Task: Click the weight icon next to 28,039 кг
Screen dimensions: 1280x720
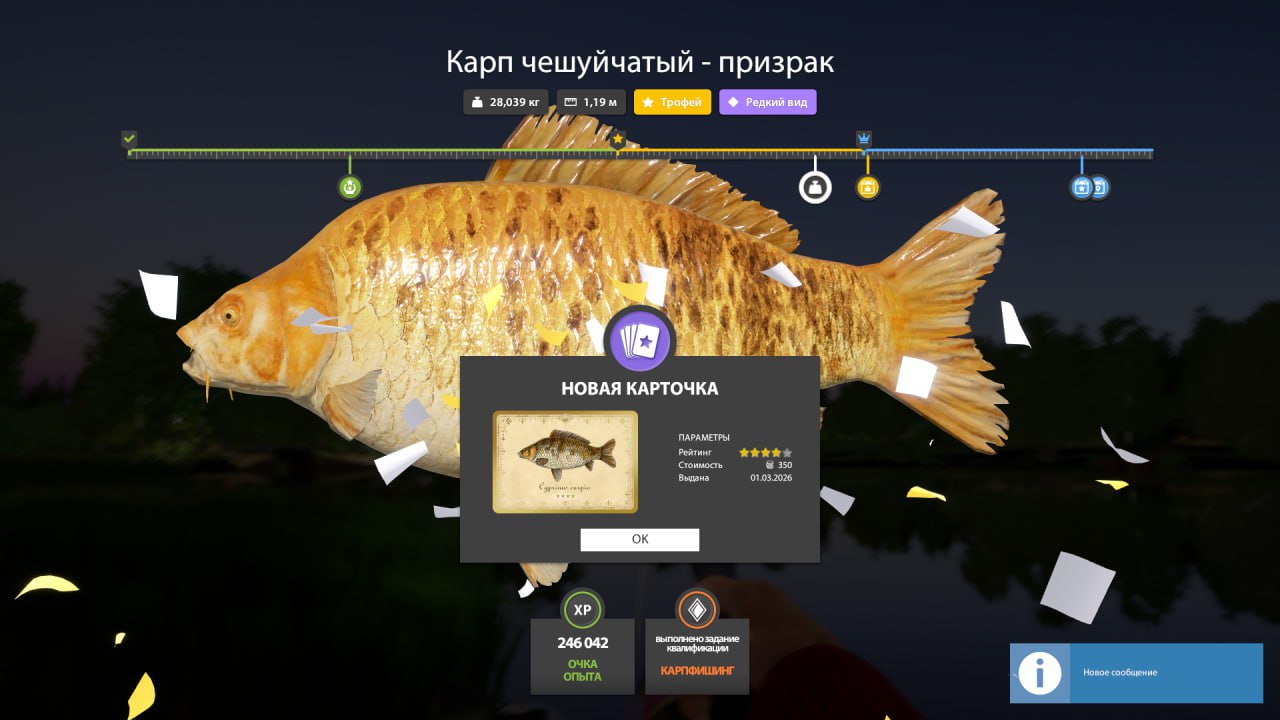Action: [479, 101]
